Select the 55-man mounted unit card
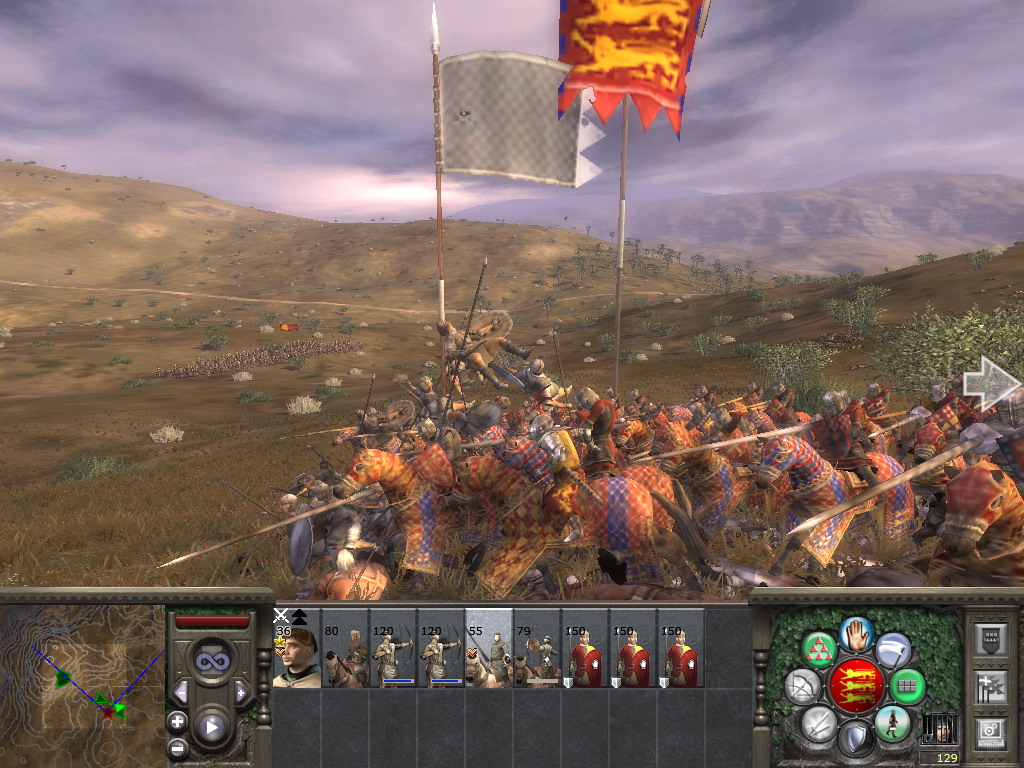1024x768 pixels. pyautogui.click(x=489, y=650)
